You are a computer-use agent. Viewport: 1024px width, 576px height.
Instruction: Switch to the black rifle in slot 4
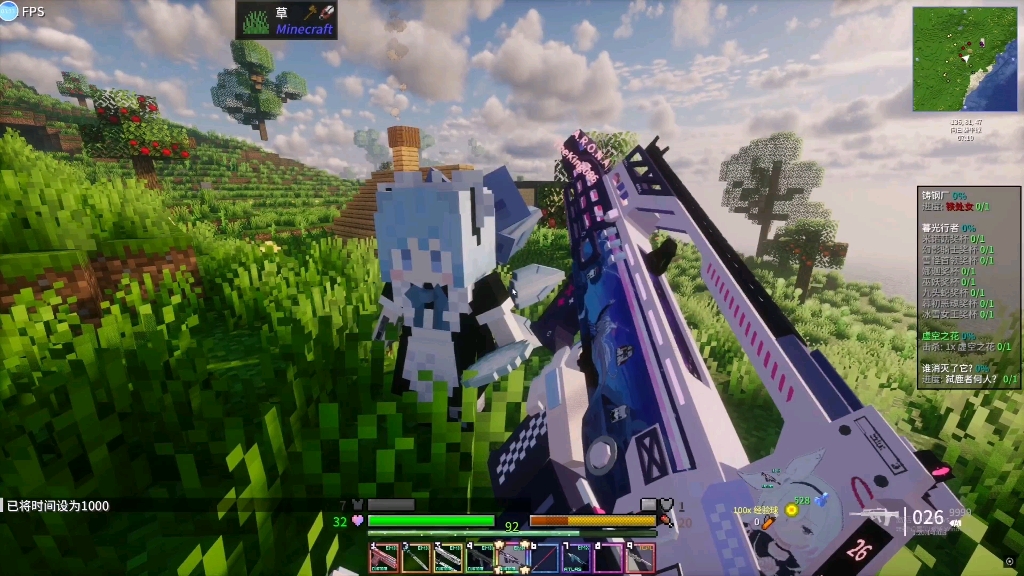(x=479, y=558)
